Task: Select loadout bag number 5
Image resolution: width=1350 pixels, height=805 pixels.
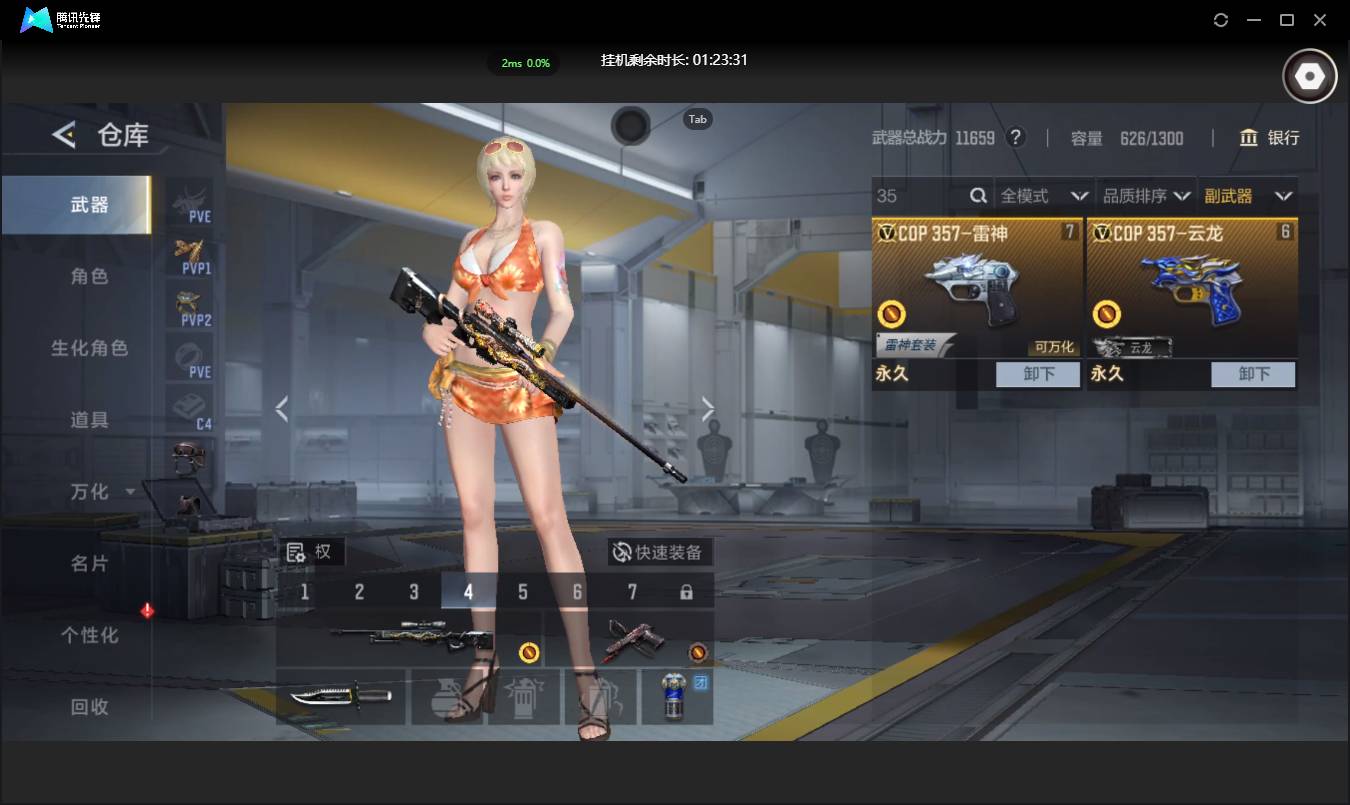Action: 523,592
